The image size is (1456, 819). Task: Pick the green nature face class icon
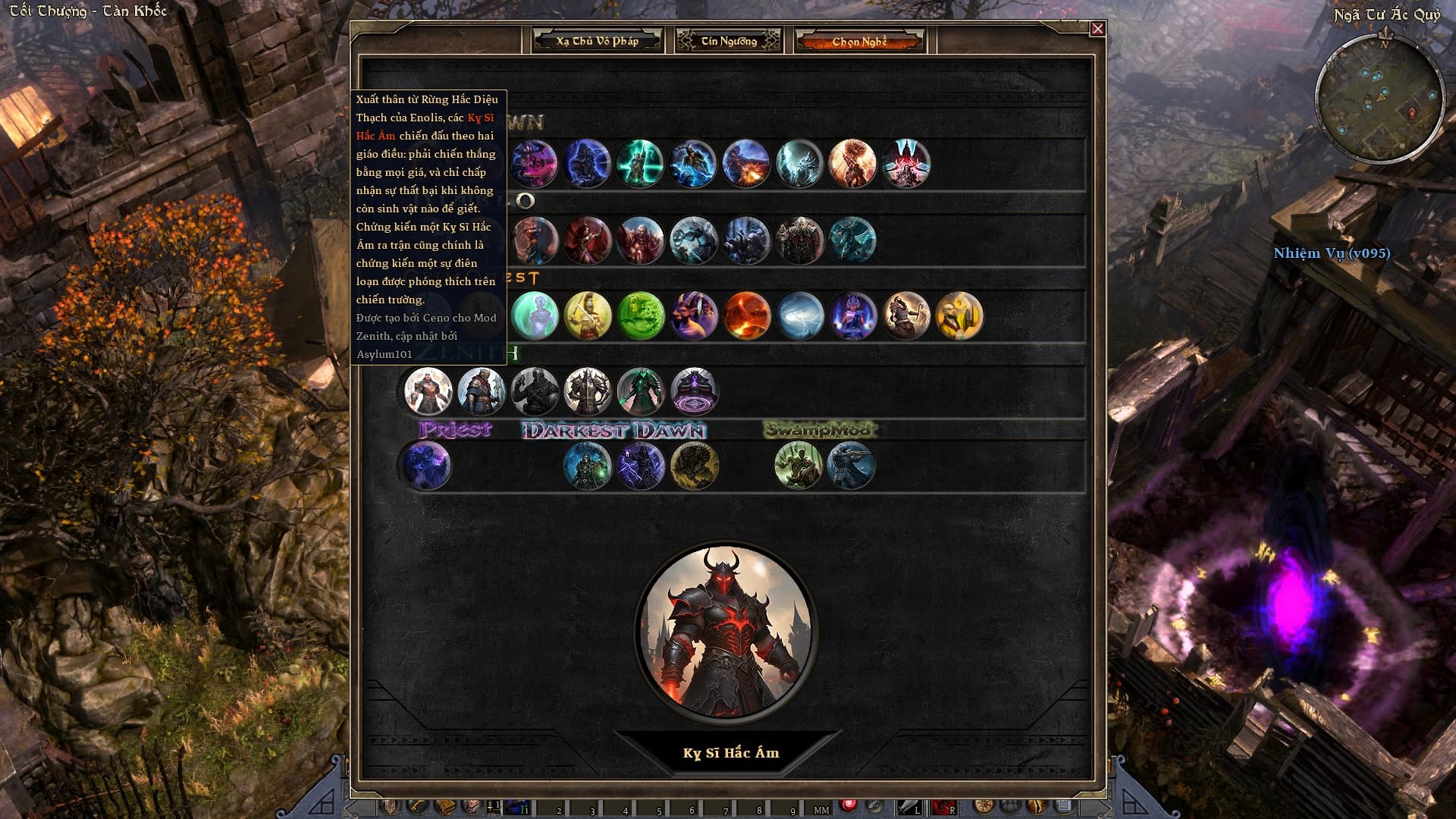click(641, 315)
